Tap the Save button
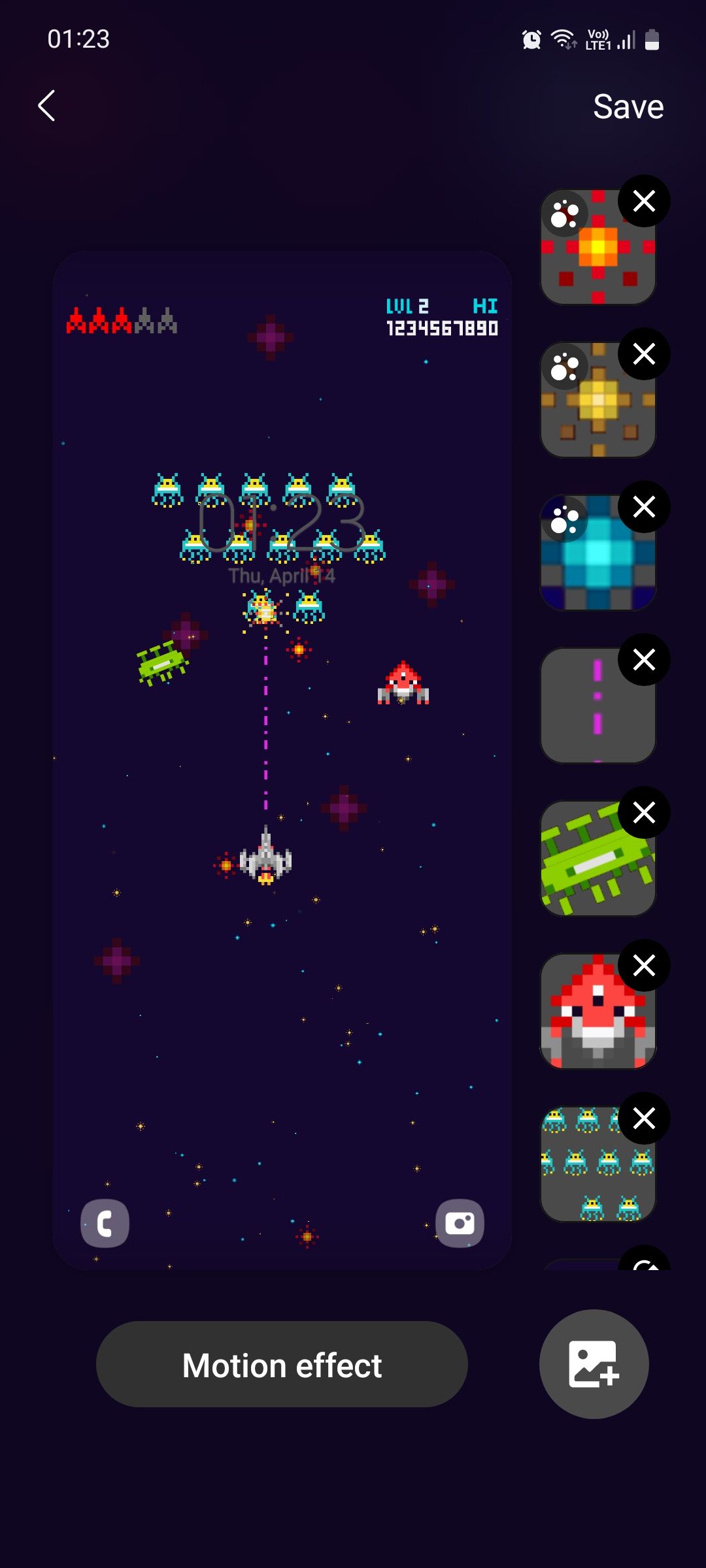The width and height of the screenshot is (706, 1568). click(x=628, y=106)
